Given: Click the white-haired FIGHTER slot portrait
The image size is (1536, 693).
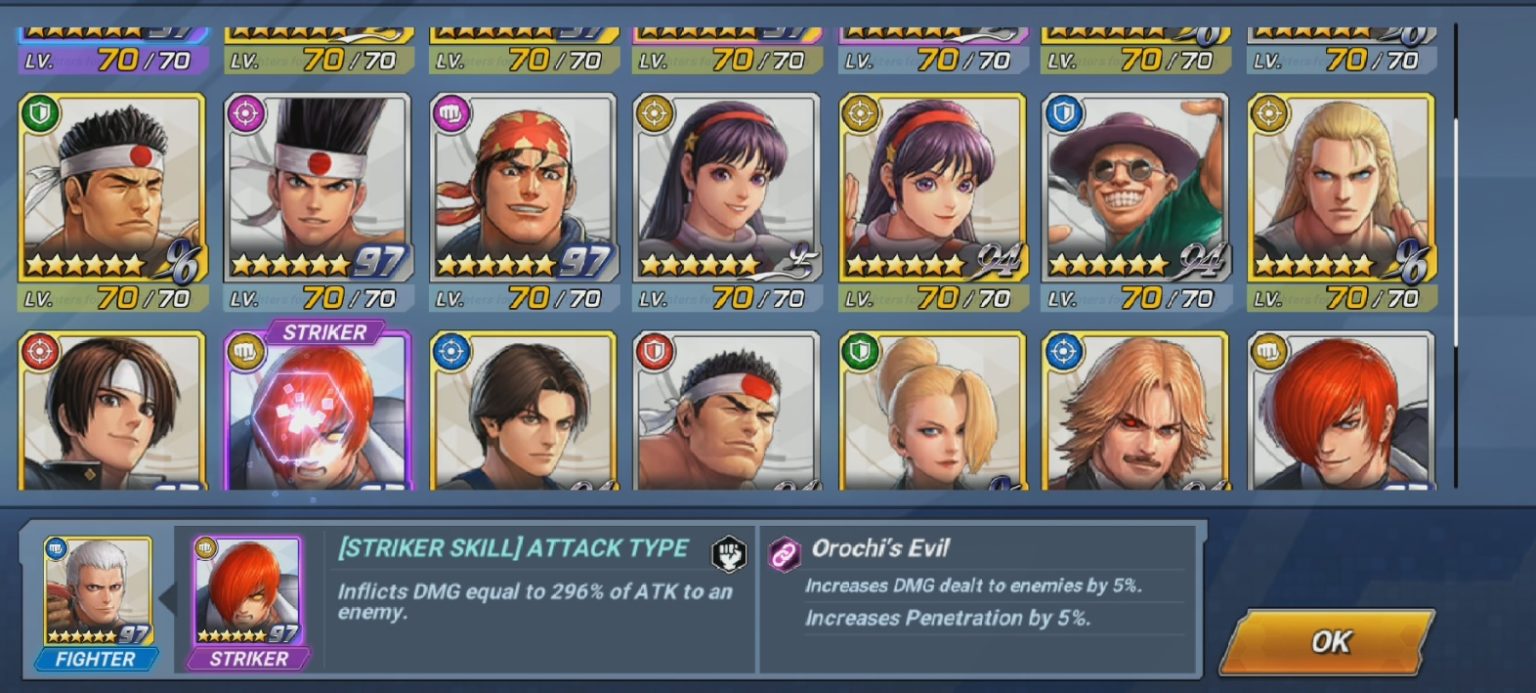Looking at the screenshot, I should click(x=97, y=592).
